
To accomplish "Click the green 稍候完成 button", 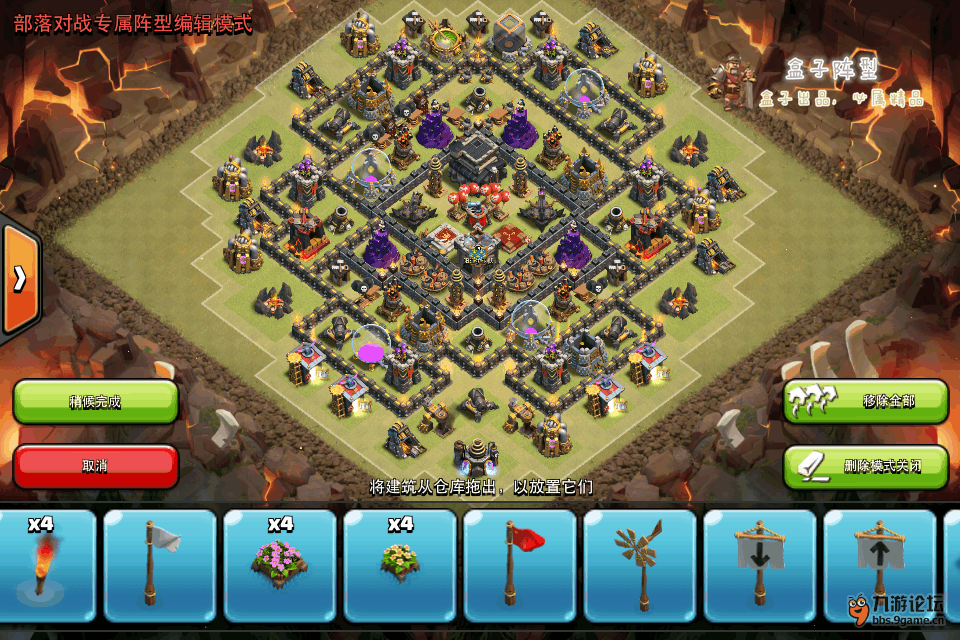I will pos(95,402).
